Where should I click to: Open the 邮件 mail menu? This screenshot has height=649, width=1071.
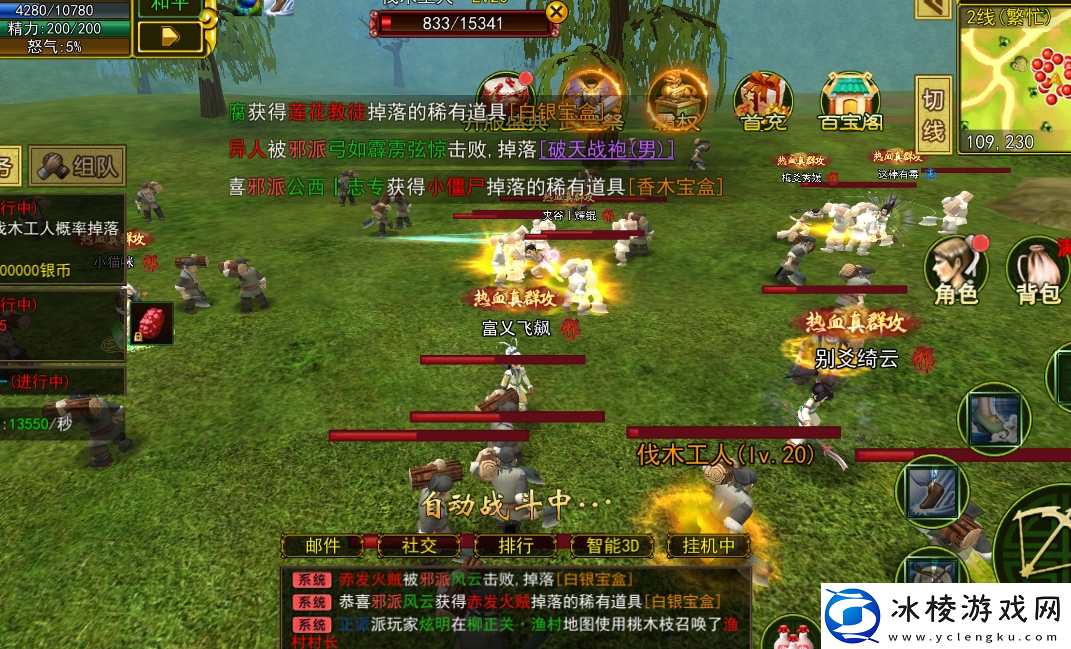[322, 546]
